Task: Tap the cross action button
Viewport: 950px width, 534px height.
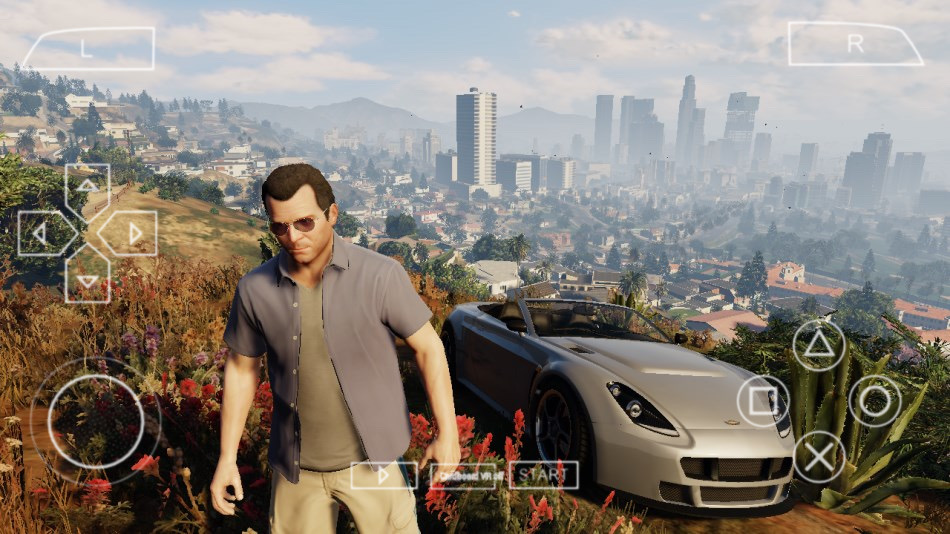Action: click(x=819, y=457)
